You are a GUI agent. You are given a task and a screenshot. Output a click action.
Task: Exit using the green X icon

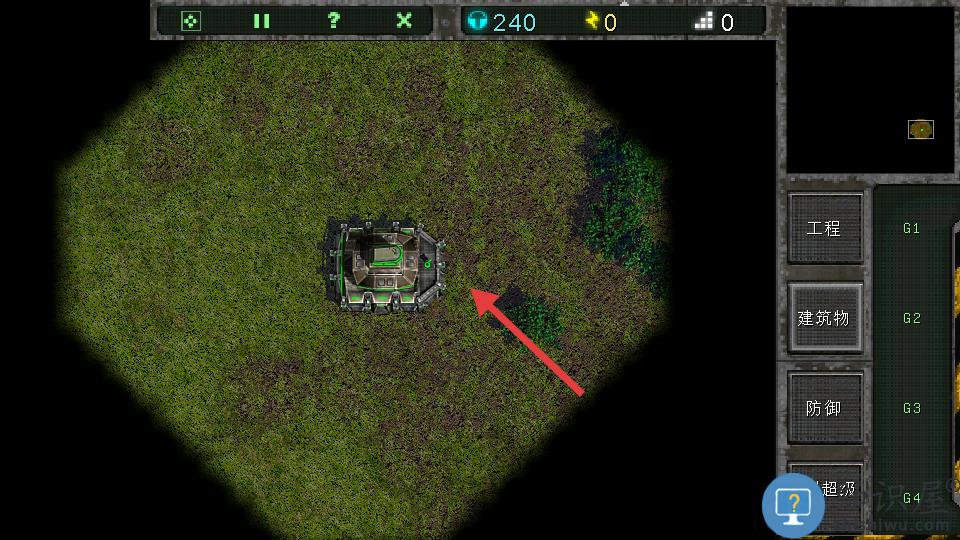tap(404, 21)
